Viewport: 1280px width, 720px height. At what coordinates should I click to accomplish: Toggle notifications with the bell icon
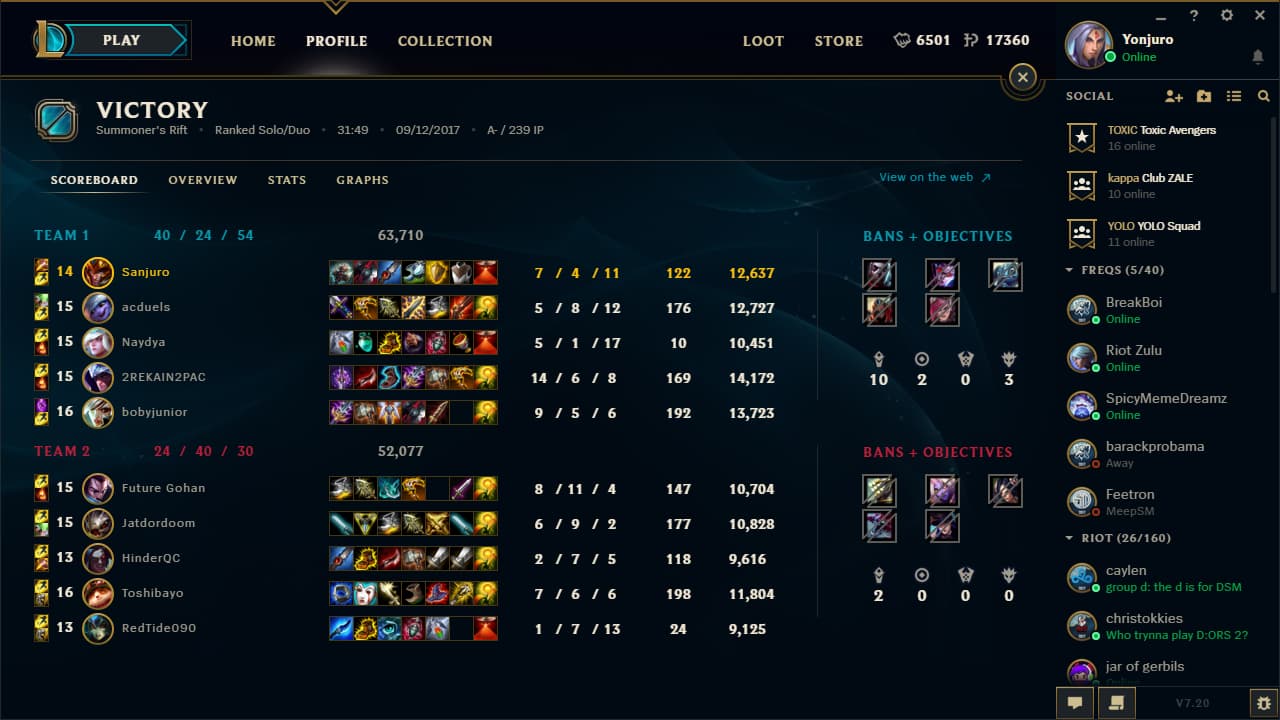click(1257, 57)
